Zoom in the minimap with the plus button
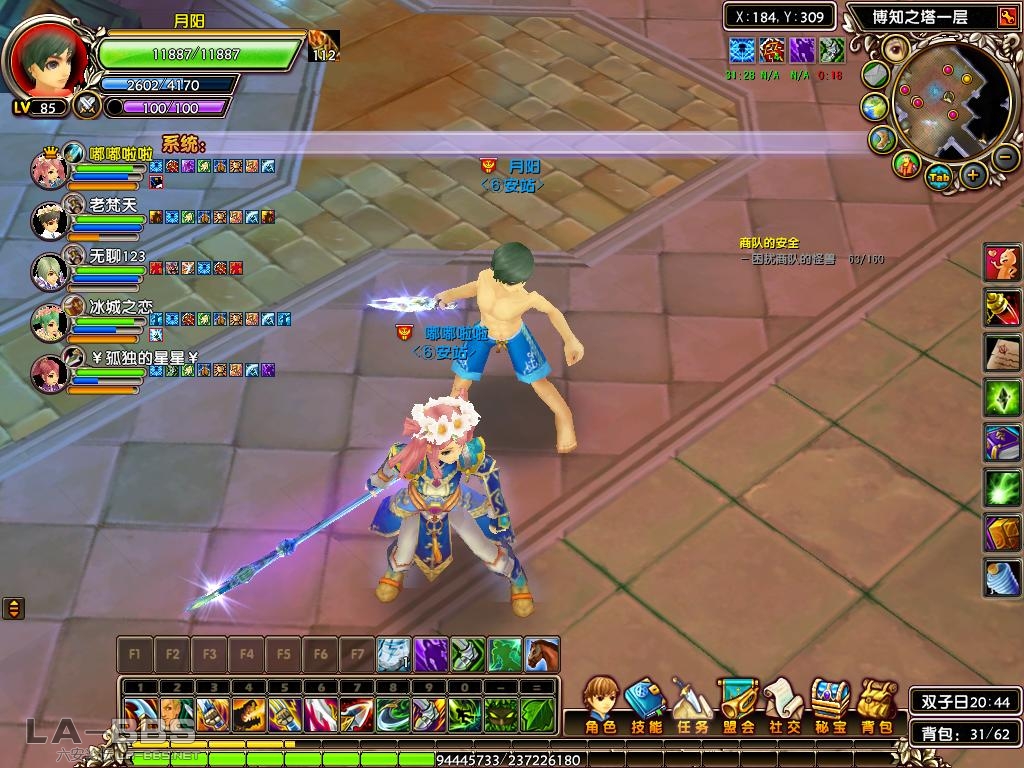The image size is (1024, 768). (973, 176)
